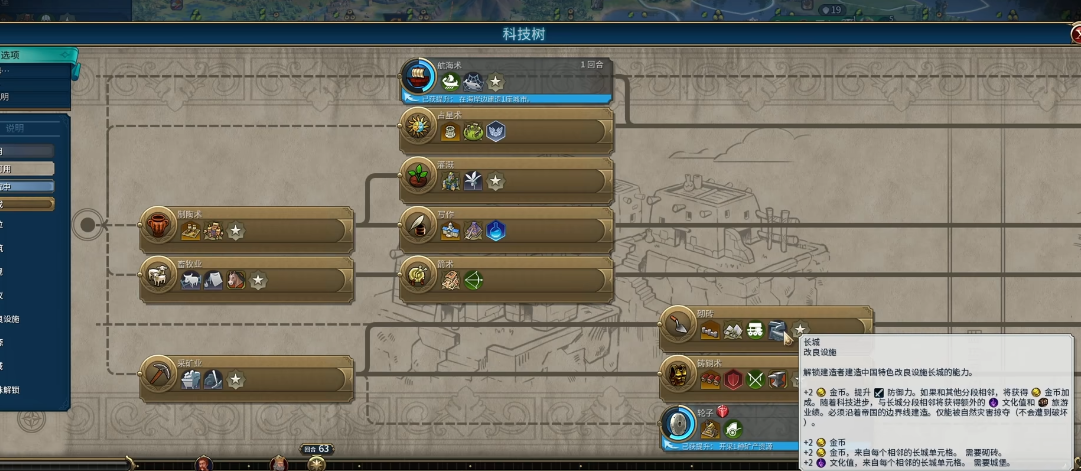This screenshot has height=471, width=1081.
Task: Click the red shield encampment icon in Bronze Working
Action: pyautogui.click(x=733, y=380)
